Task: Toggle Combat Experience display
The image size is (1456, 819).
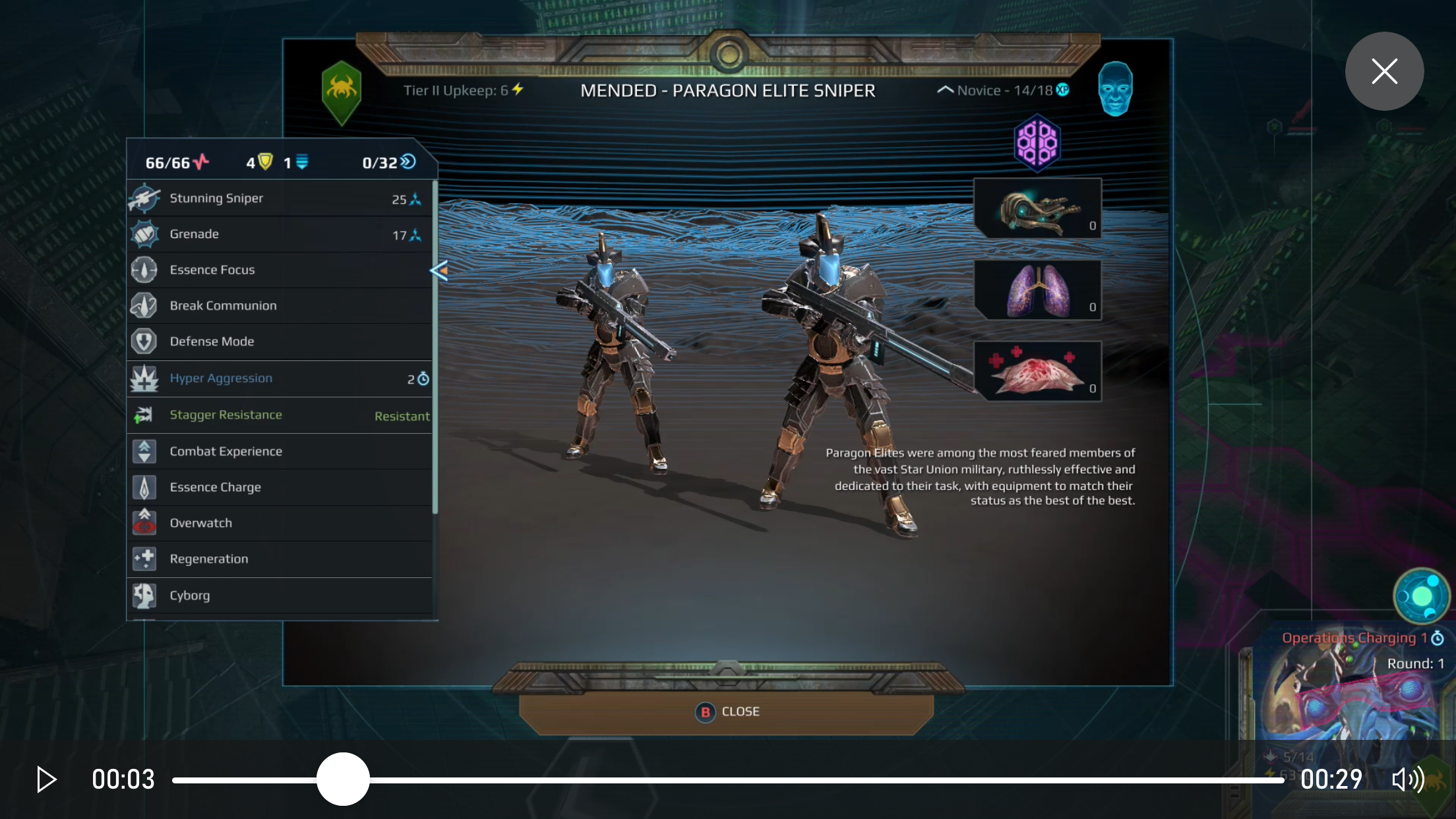Action: 145,451
